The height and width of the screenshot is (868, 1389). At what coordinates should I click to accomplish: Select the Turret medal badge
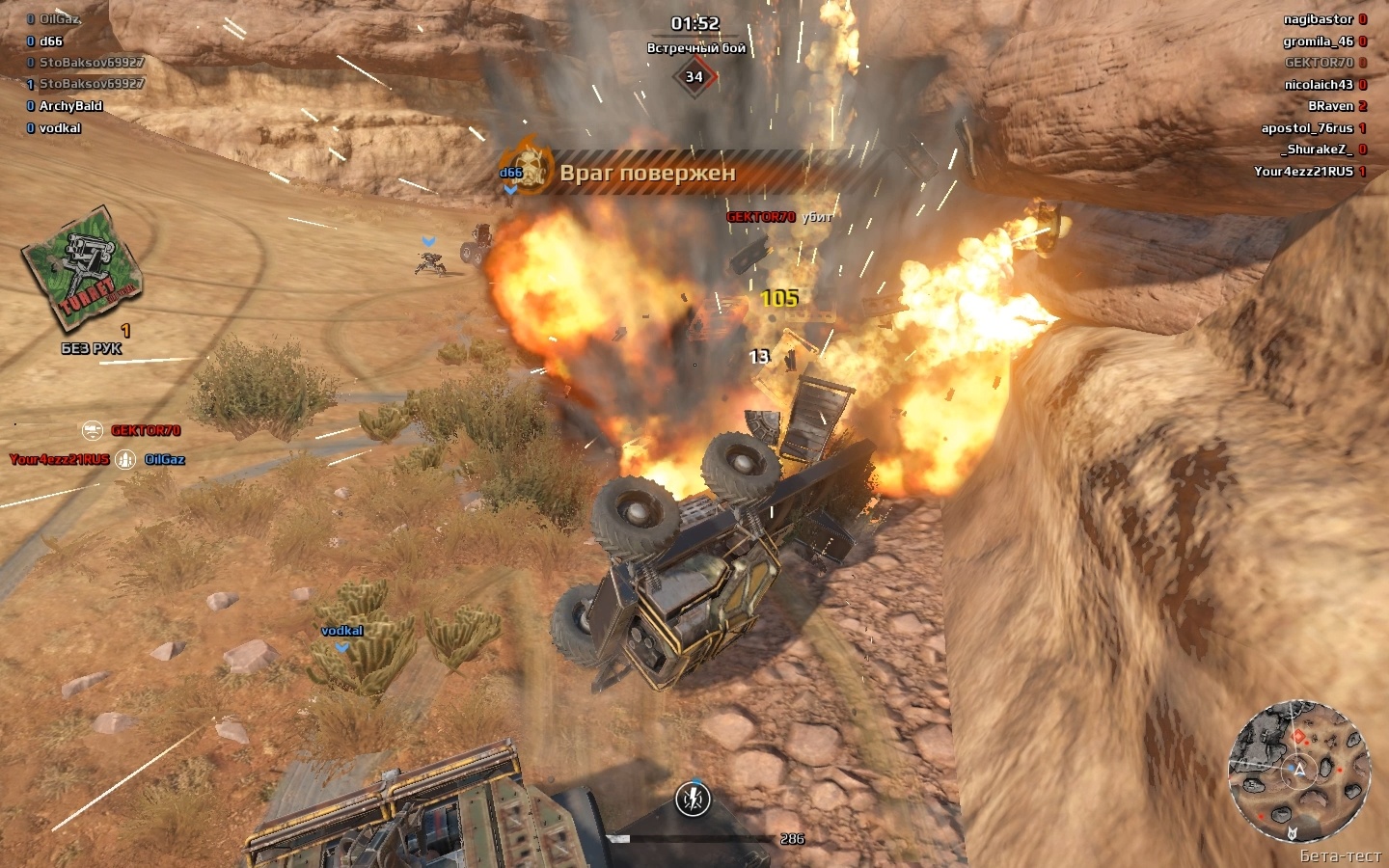coord(83,268)
